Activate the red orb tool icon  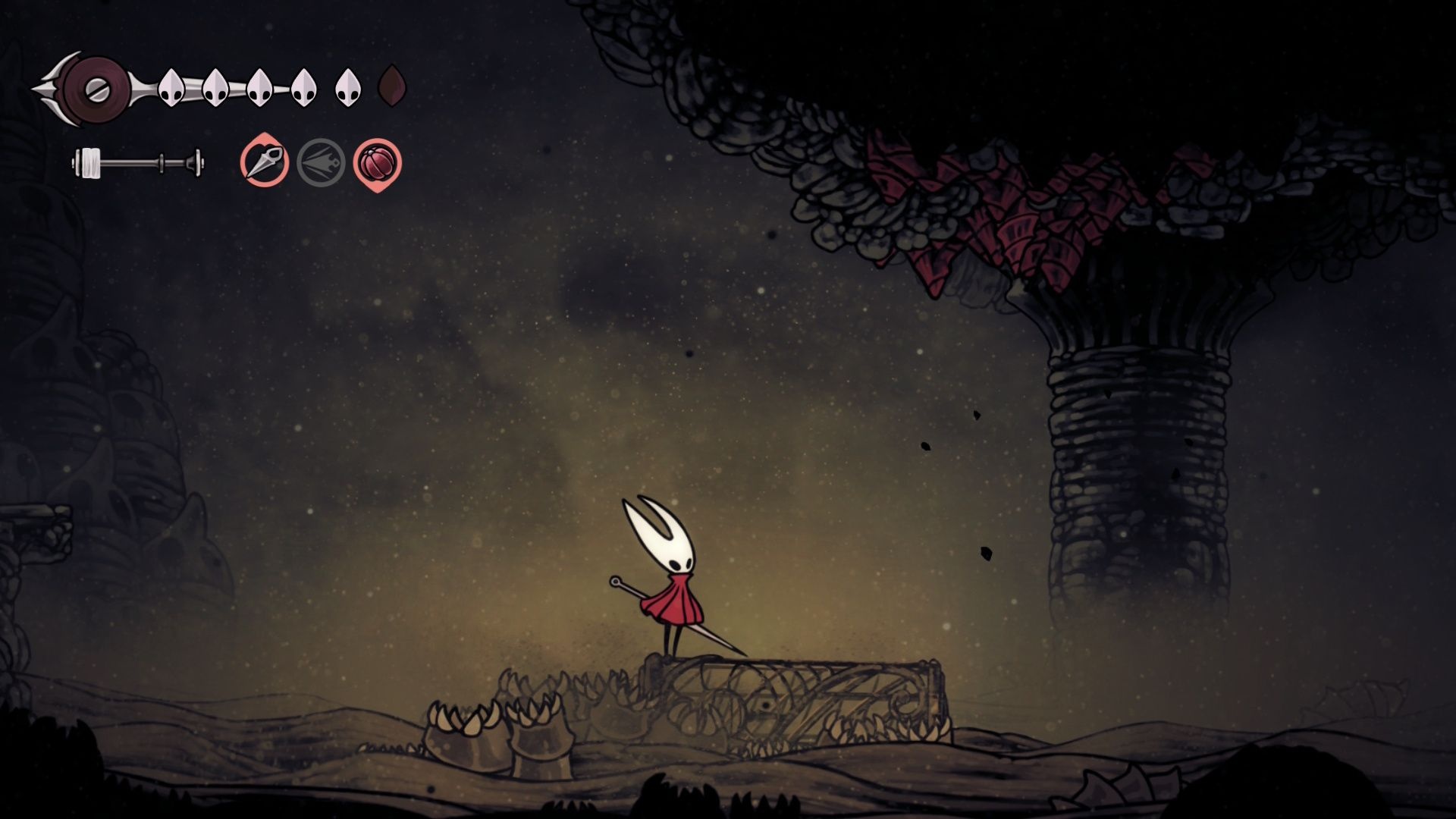[377, 163]
